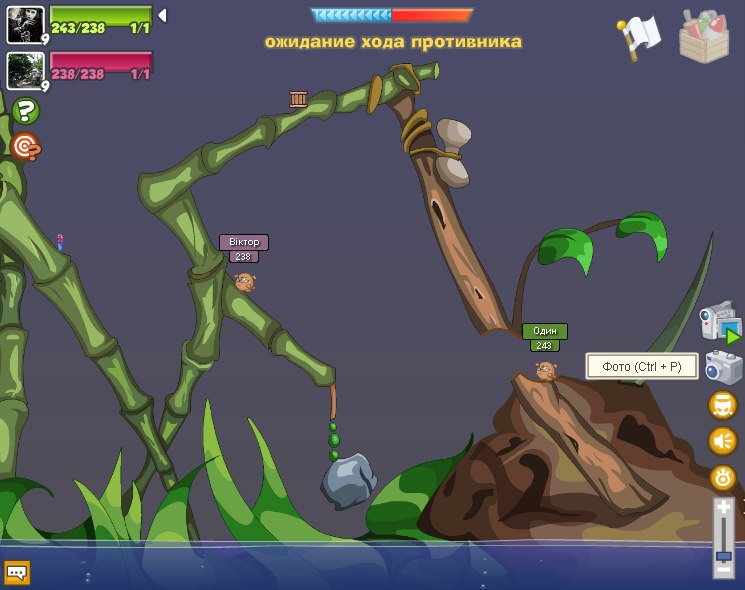The image size is (745, 590).
Task: Click the orange target hint icon
Action: click(25, 147)
